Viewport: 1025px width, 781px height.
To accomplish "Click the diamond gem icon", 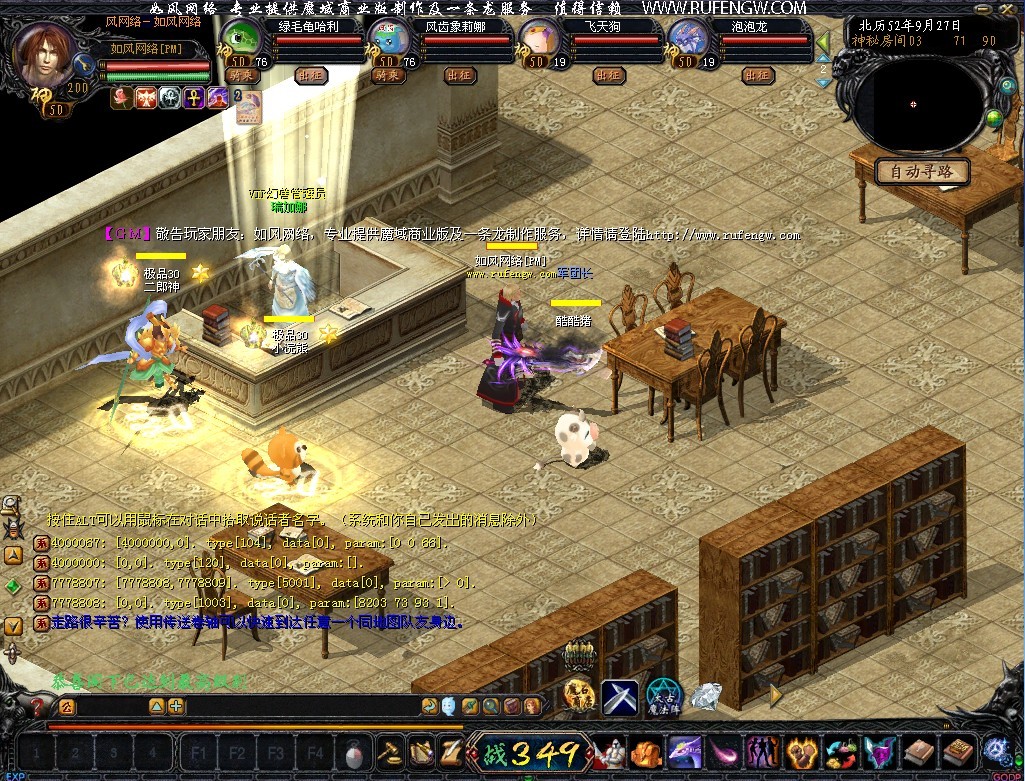I will (706, 695).
